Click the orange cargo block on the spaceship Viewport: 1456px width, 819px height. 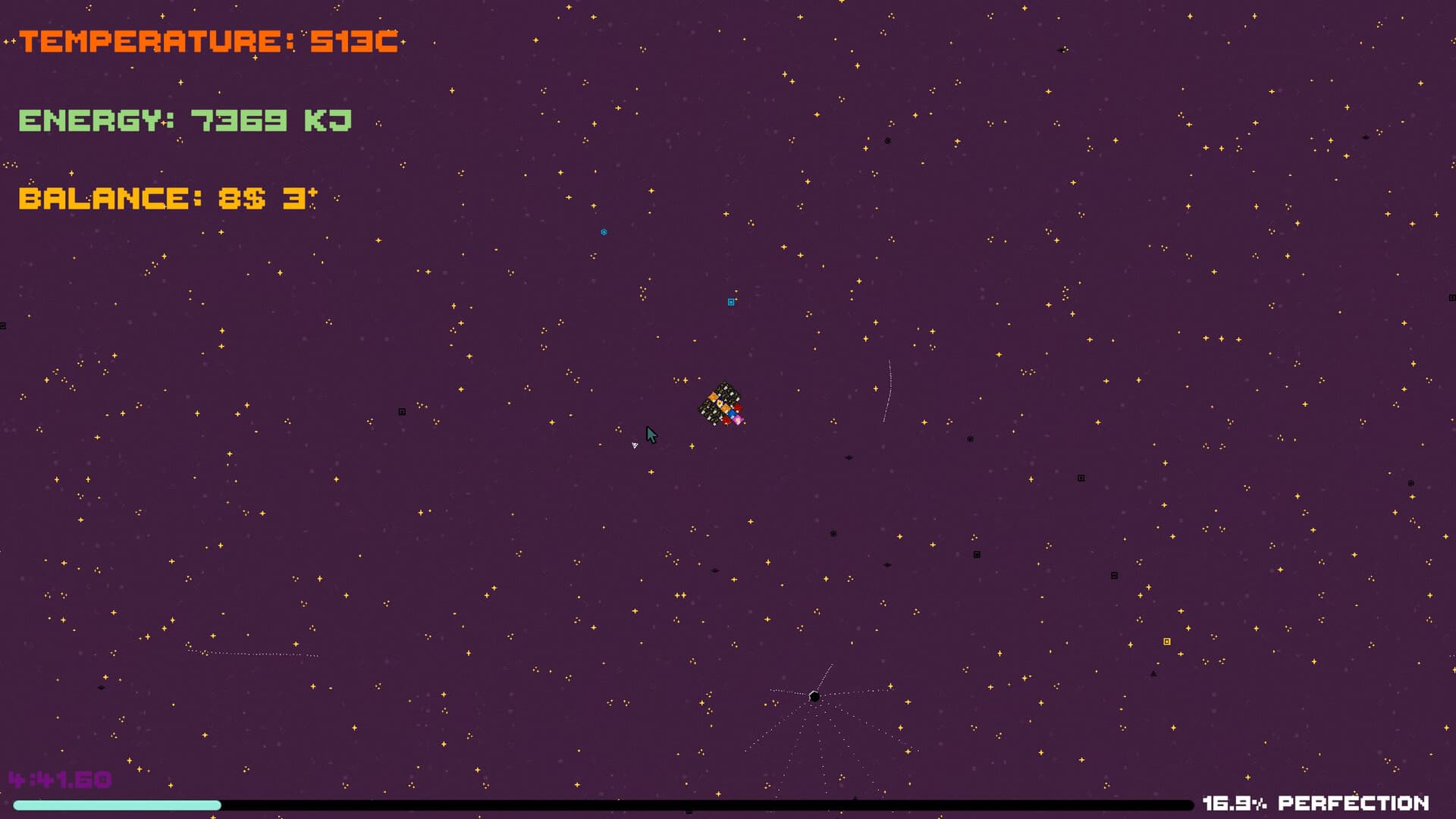(713, 397)
